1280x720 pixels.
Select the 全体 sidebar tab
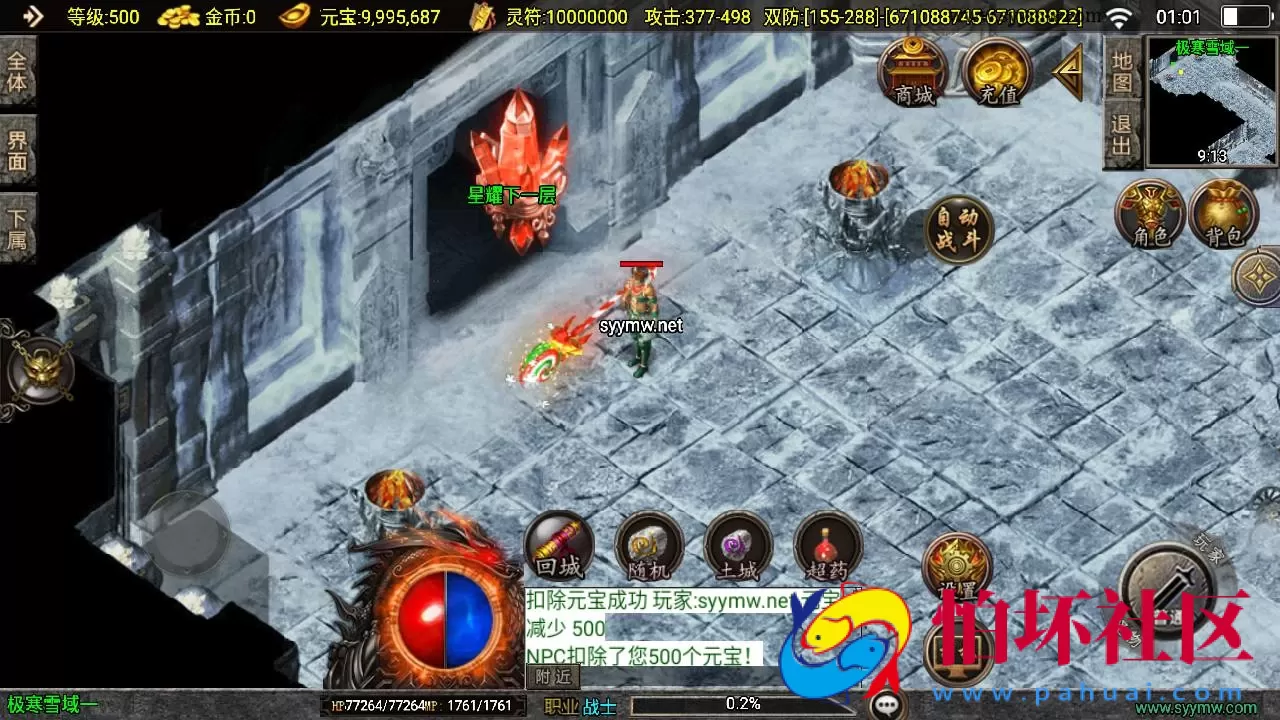point(18,71)
